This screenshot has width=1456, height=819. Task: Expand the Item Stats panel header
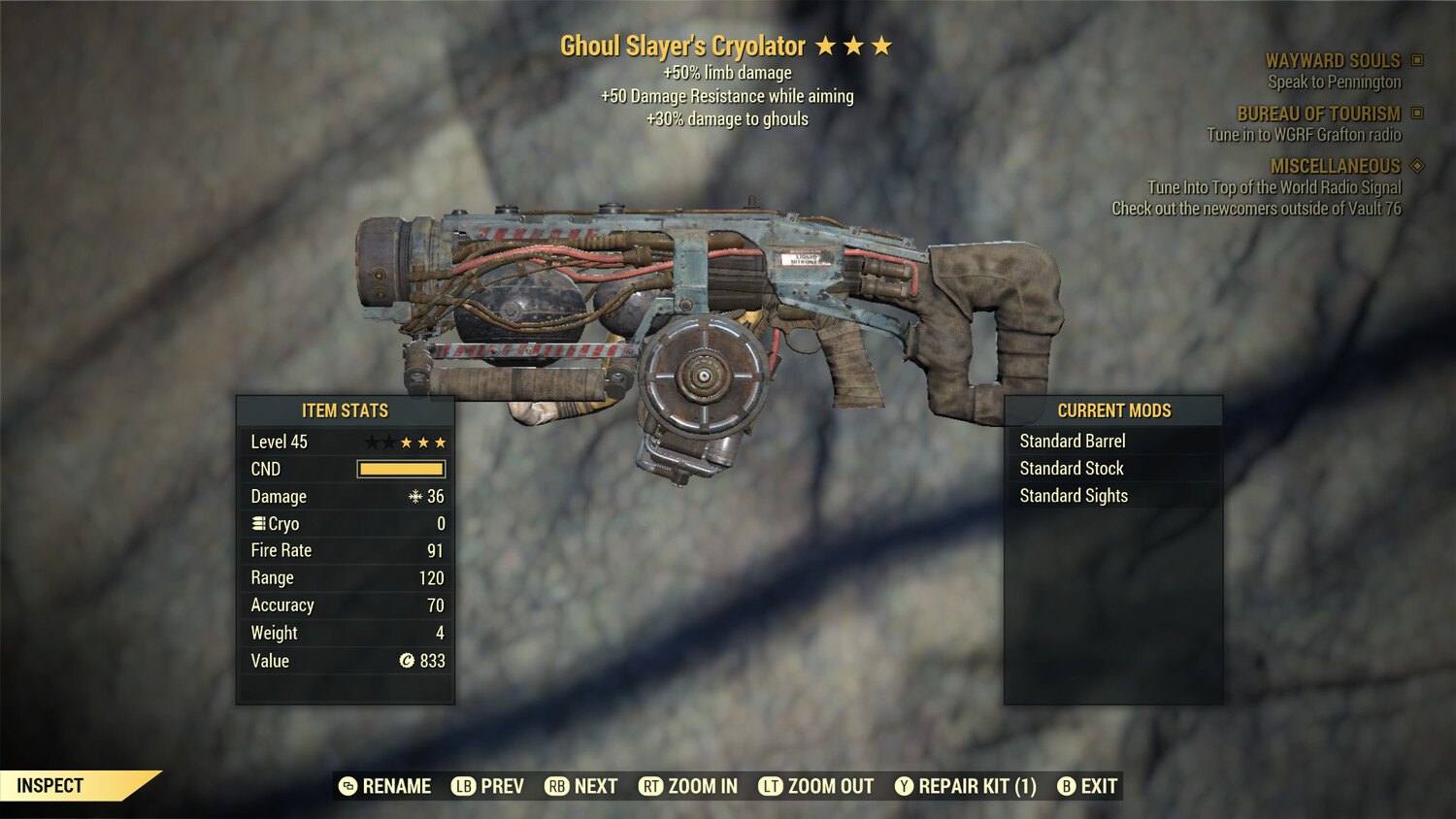click(x=345, y=410)
